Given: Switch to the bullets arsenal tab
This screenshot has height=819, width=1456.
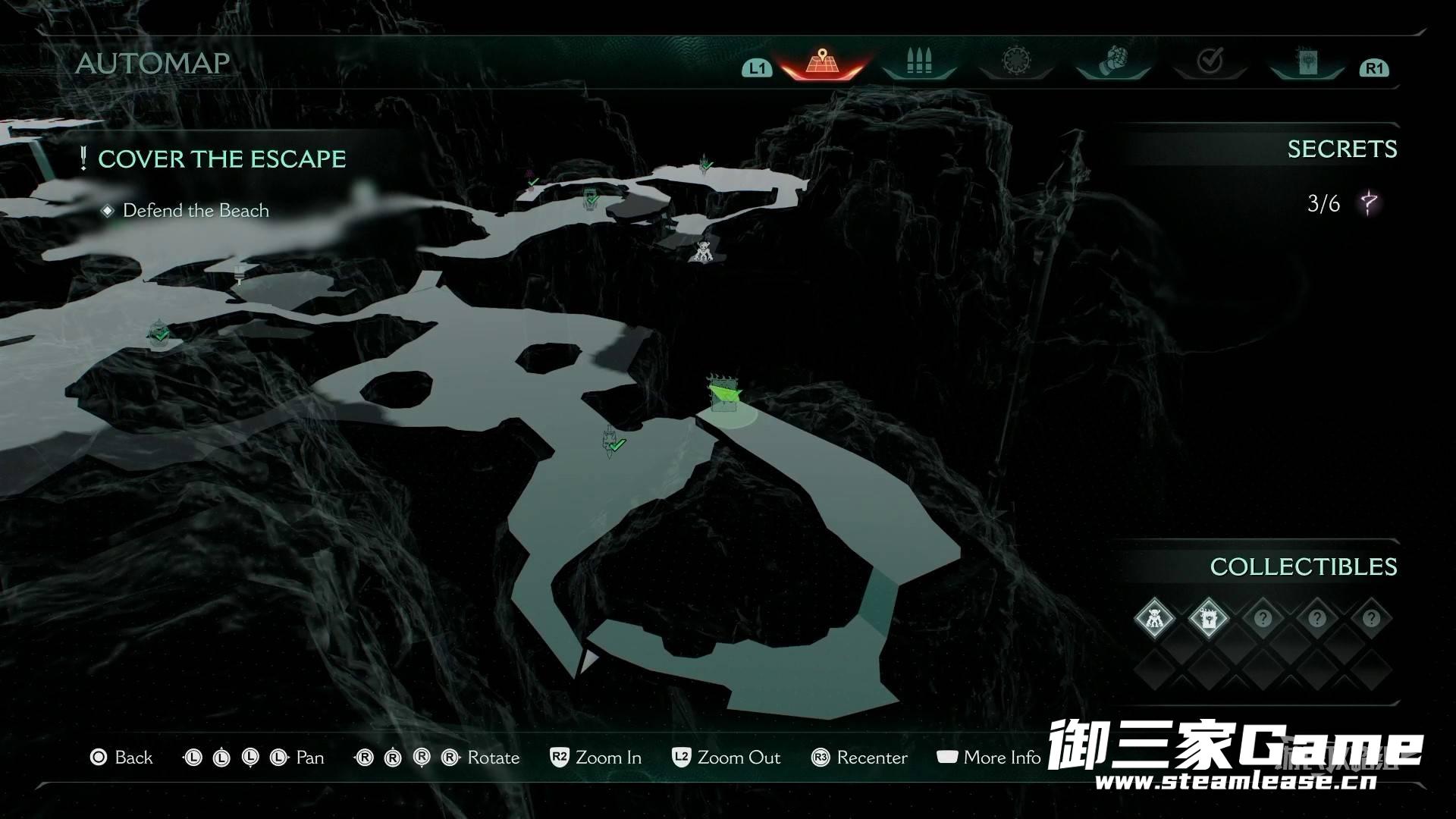Looking at the screenshot, I should (x=918, y=61).
